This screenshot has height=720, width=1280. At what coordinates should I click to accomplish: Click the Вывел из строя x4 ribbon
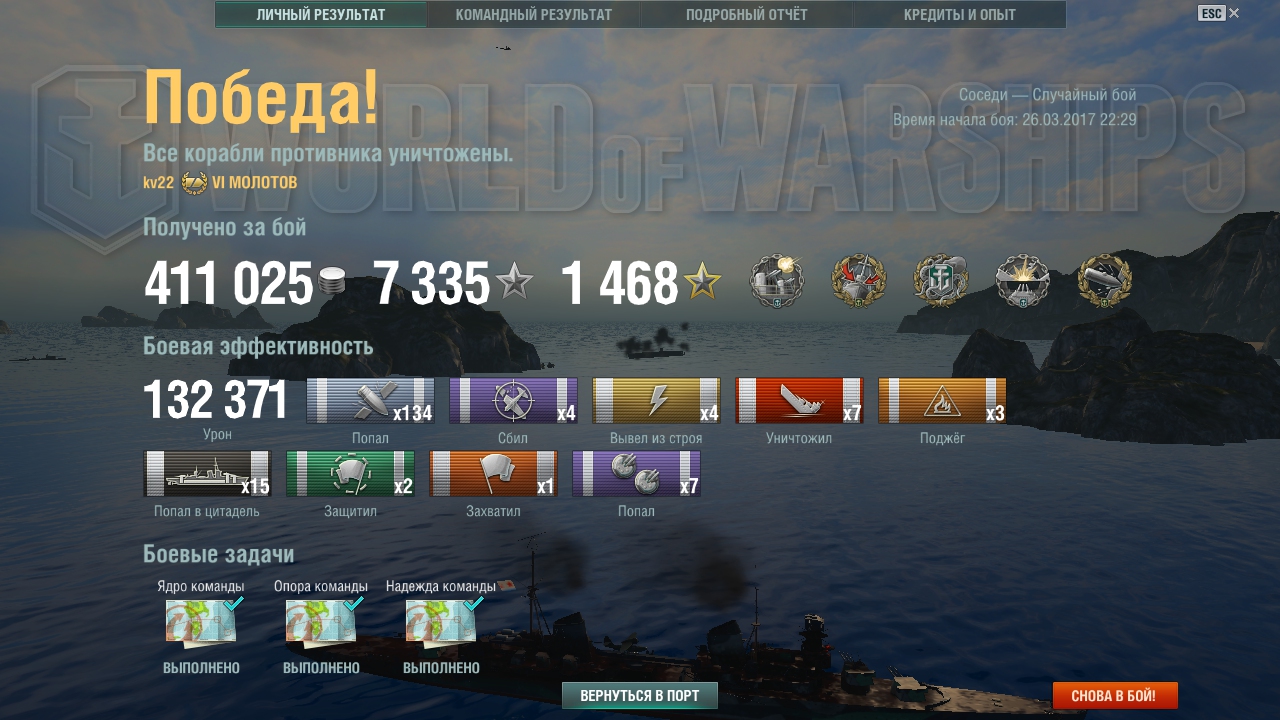click(x=656, y=401)
